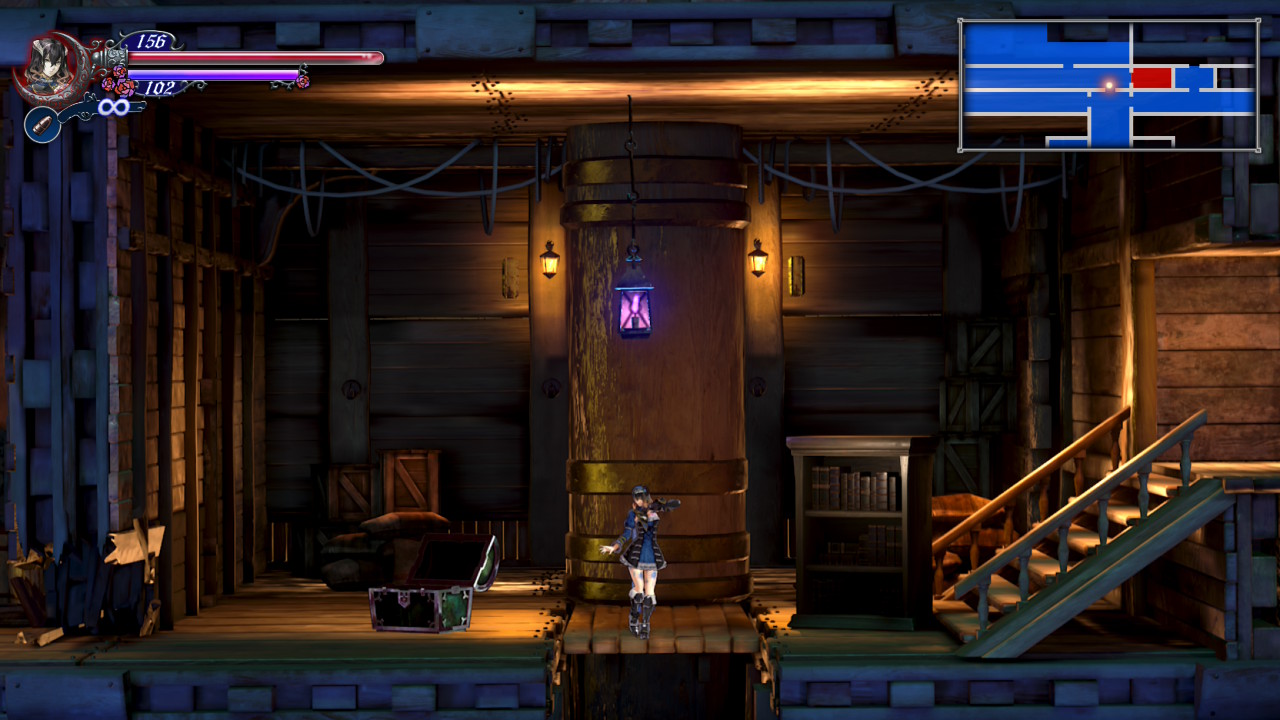Image resolution: width=1280 pixels, height=720 pixels.
Task: Select the glowing player marker on the minimap
Action: tap(1108, 86)
